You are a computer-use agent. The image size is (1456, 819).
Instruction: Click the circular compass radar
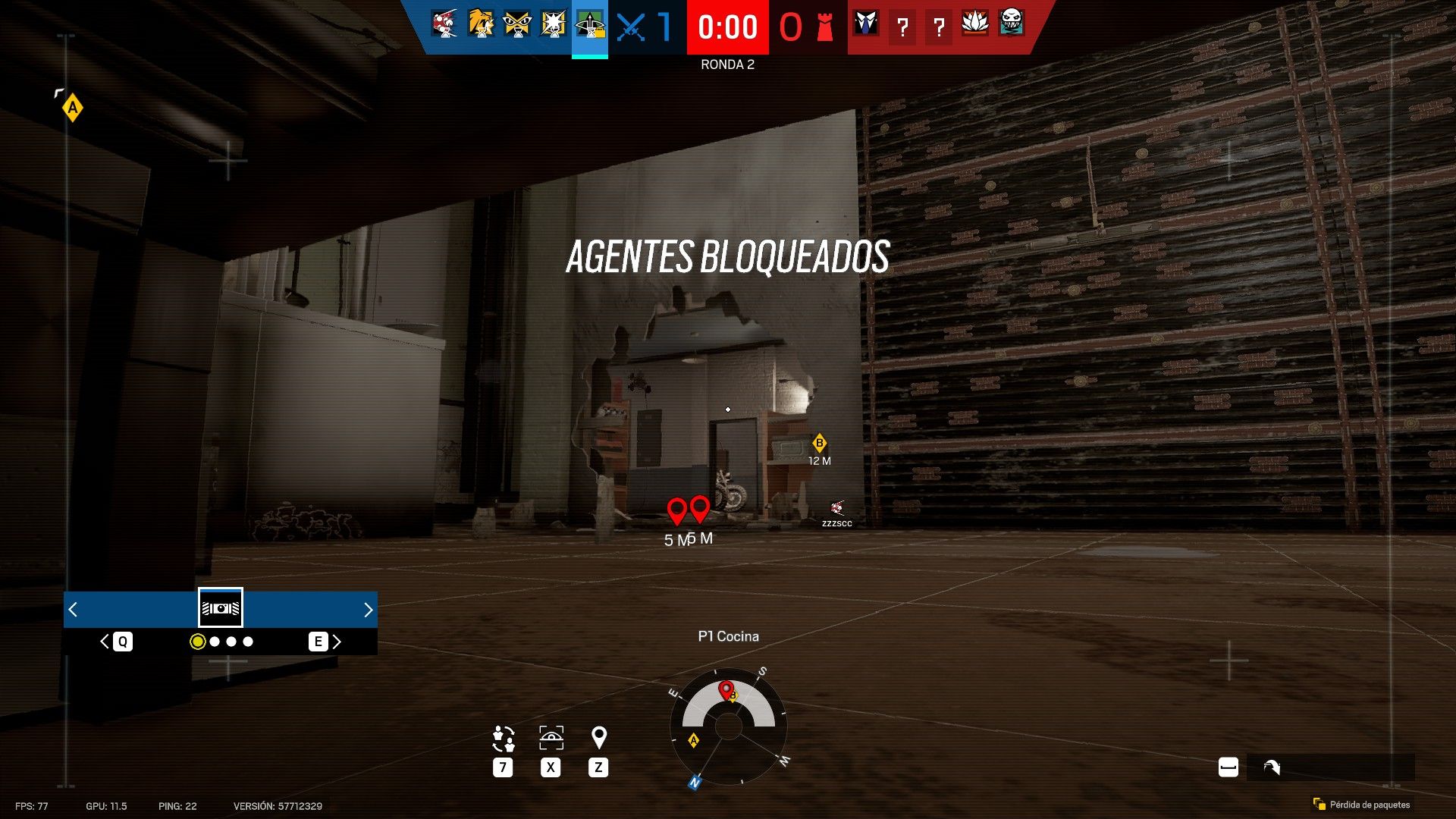728,726
